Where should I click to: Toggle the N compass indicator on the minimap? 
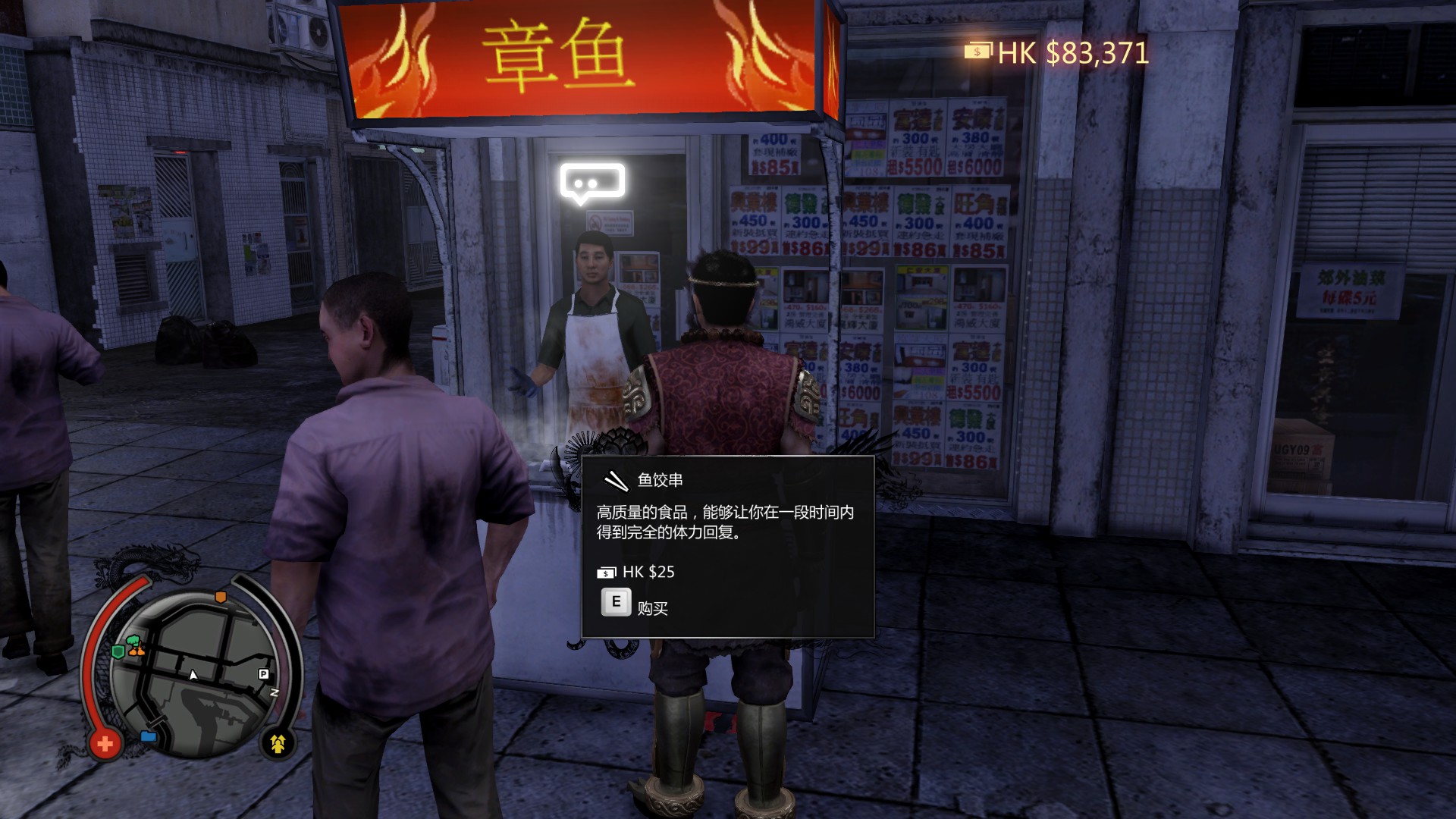(x=275, y=692)
